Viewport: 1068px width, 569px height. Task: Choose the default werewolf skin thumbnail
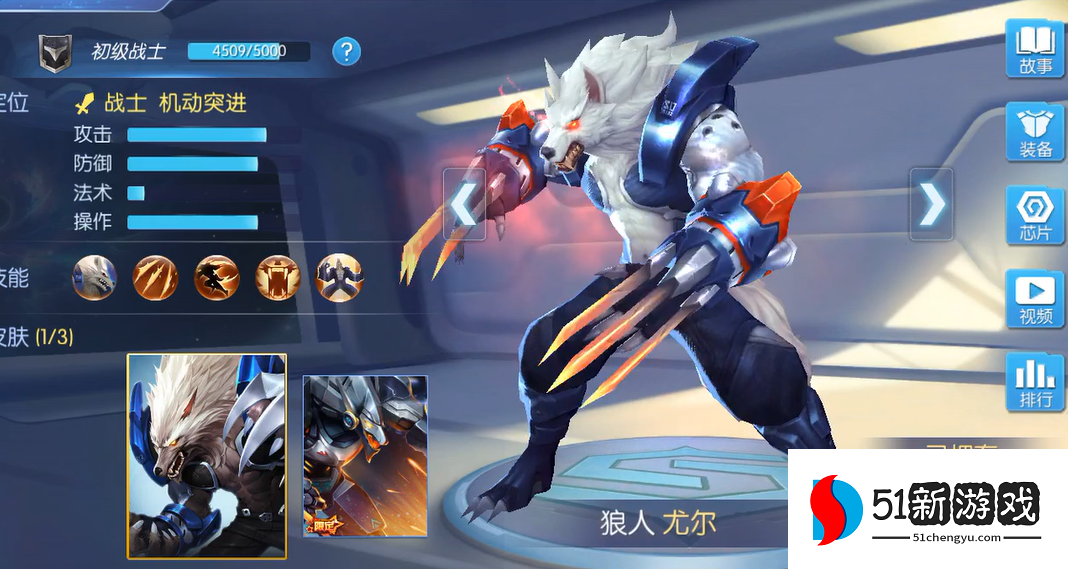[207, 455]
